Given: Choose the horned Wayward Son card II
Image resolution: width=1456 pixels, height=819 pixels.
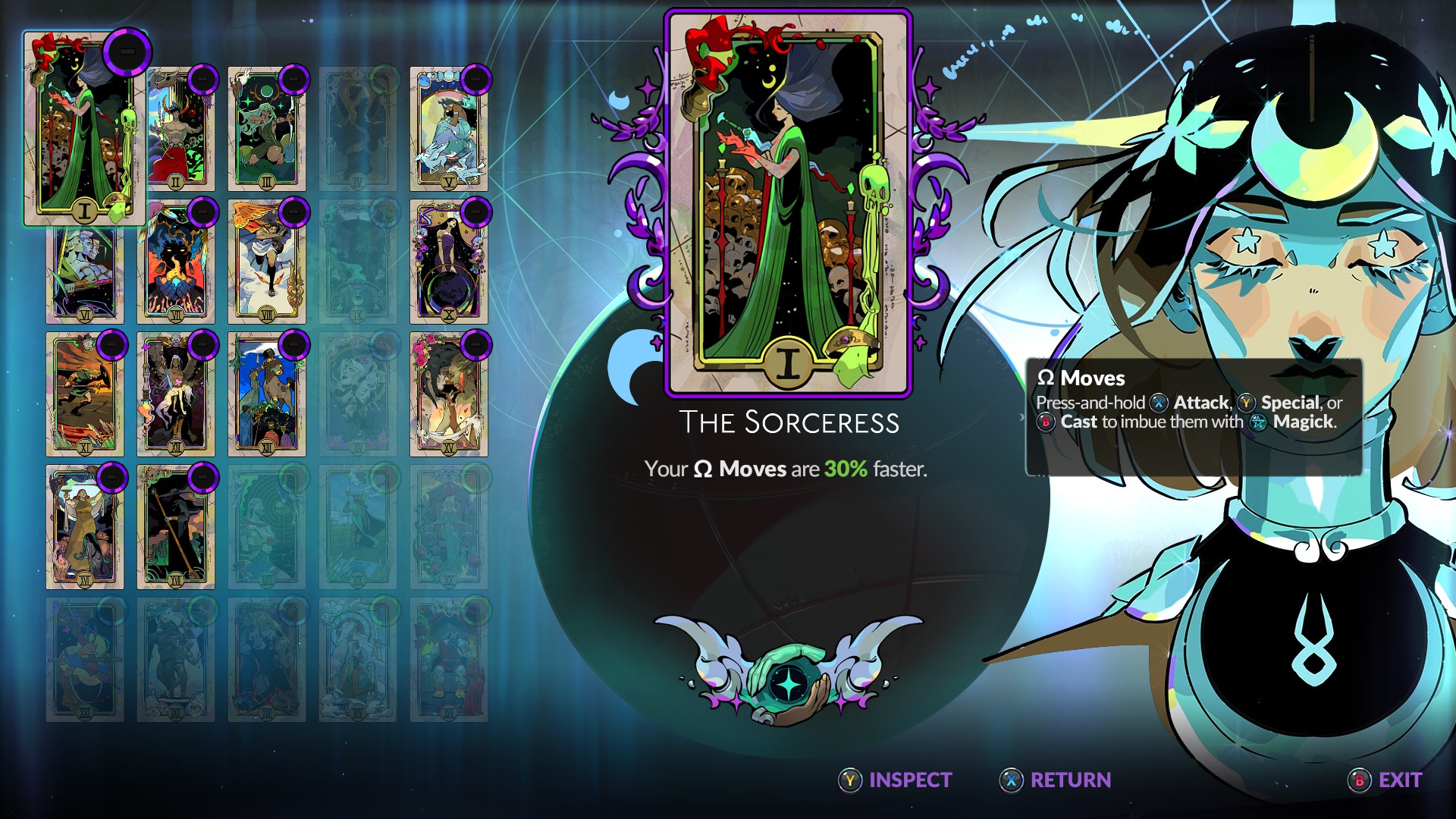Looking at the screenshot, I should pyautogui.click(x=176, y=130).
